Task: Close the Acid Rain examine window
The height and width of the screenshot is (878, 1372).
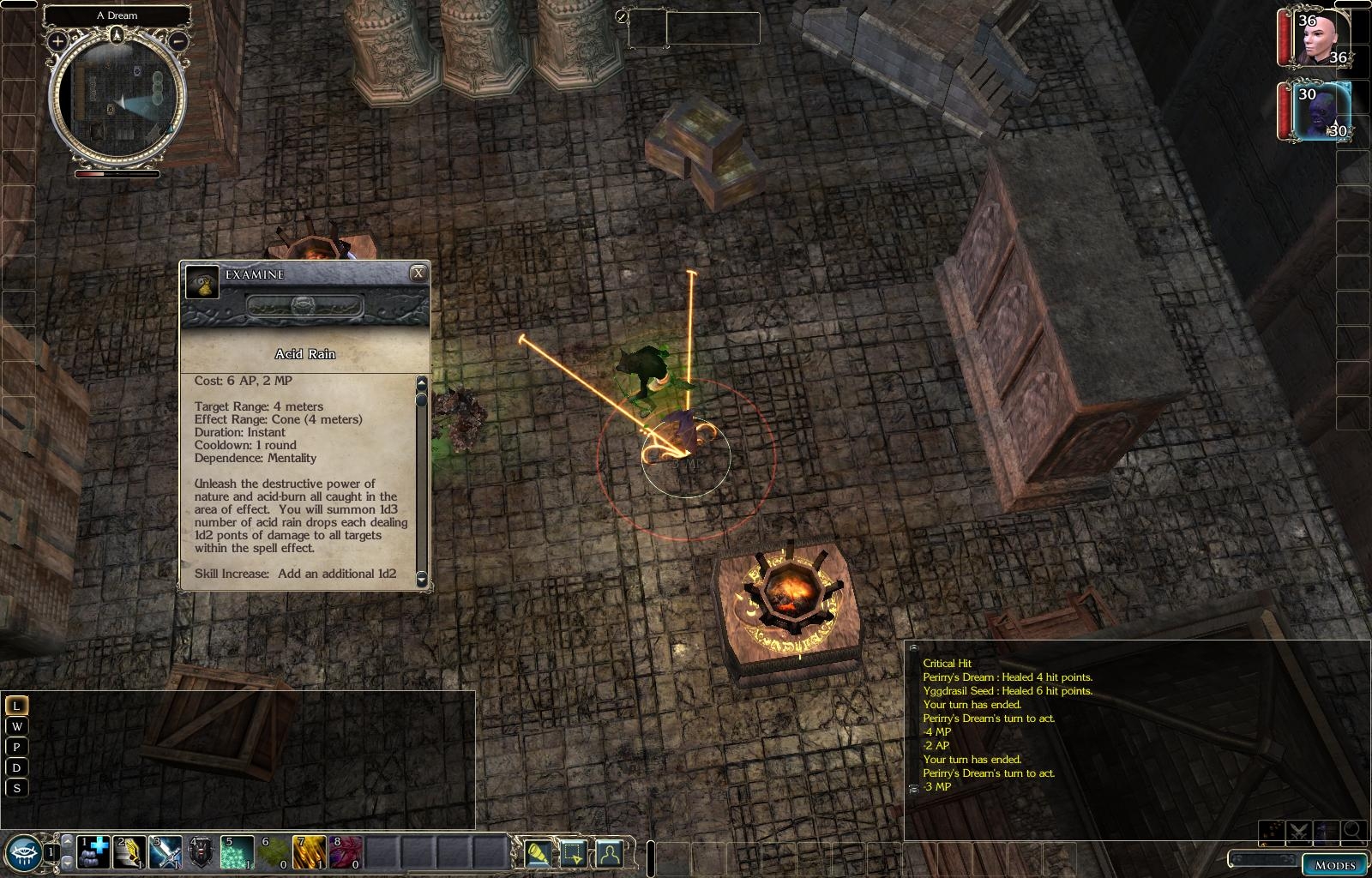Action: coord(418,274)
